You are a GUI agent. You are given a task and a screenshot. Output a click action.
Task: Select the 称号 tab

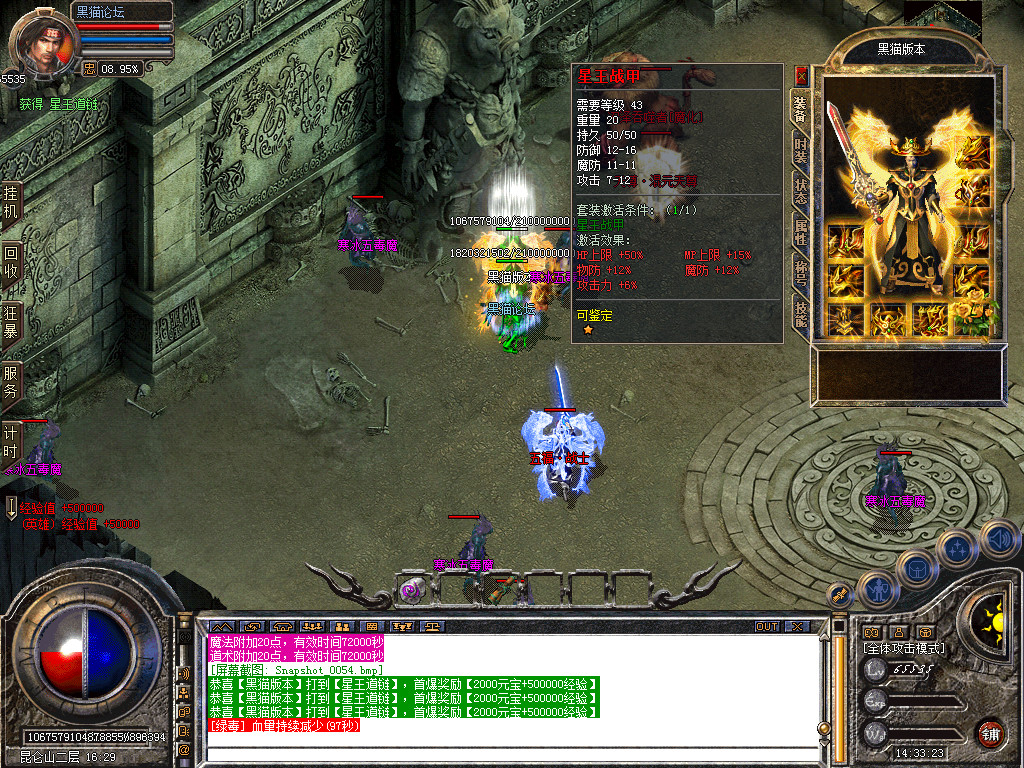[x=801, y=274]
